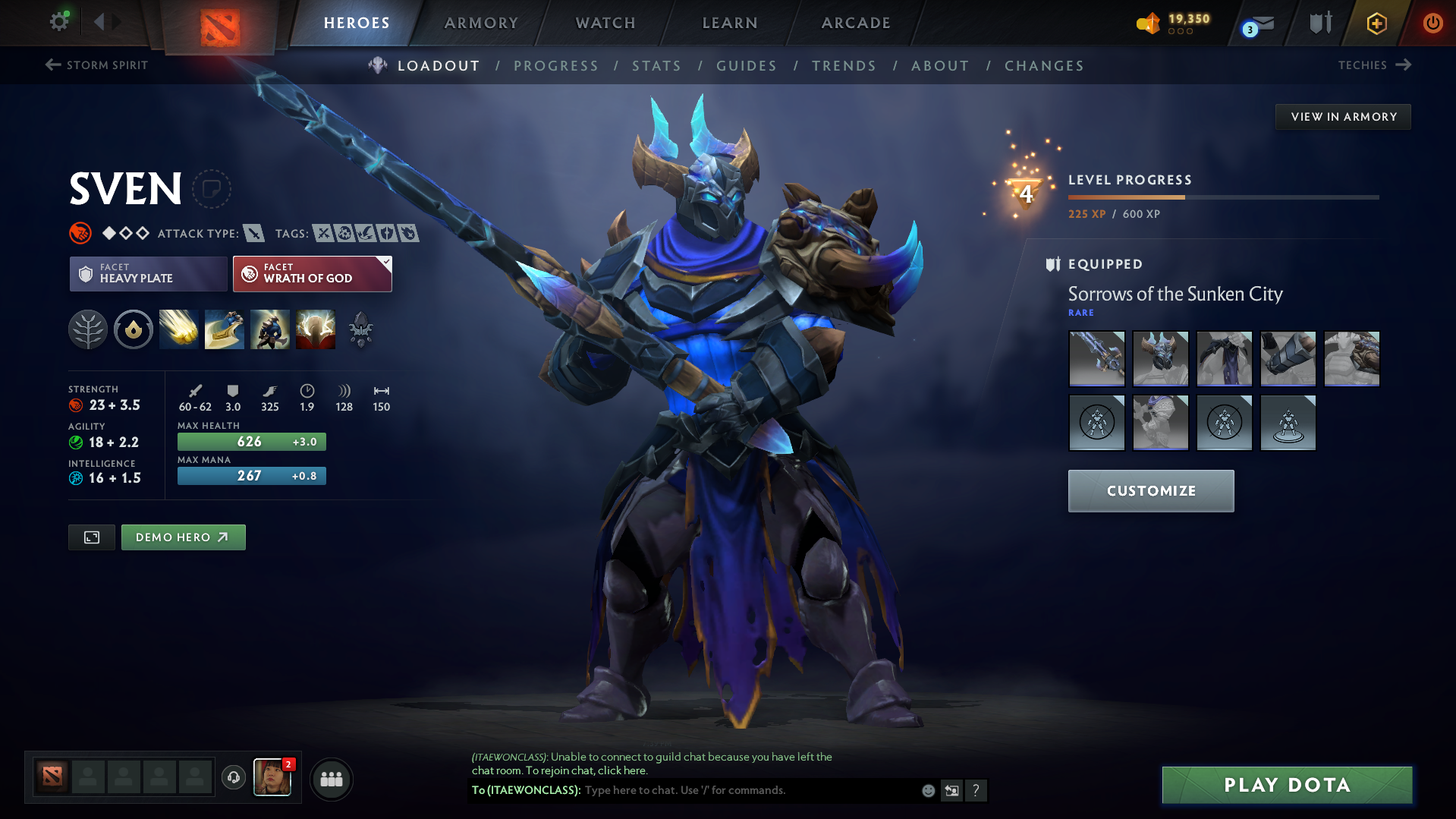Switch to the Armory tab
Viewport: 1456px width, 819px height.
click(x=481, y=23)
